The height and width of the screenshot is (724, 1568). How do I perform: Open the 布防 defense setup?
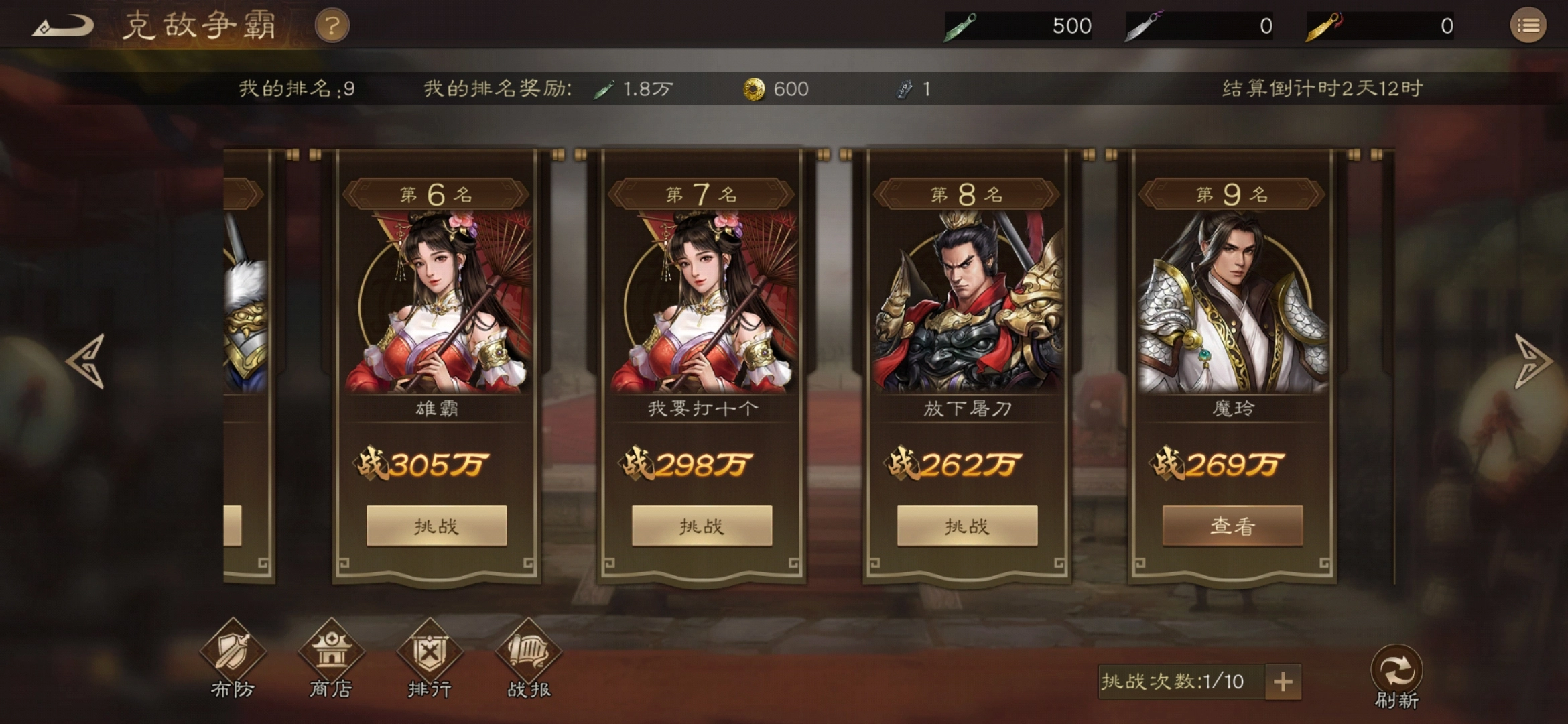pyautogui.click(x=233, y=658)
